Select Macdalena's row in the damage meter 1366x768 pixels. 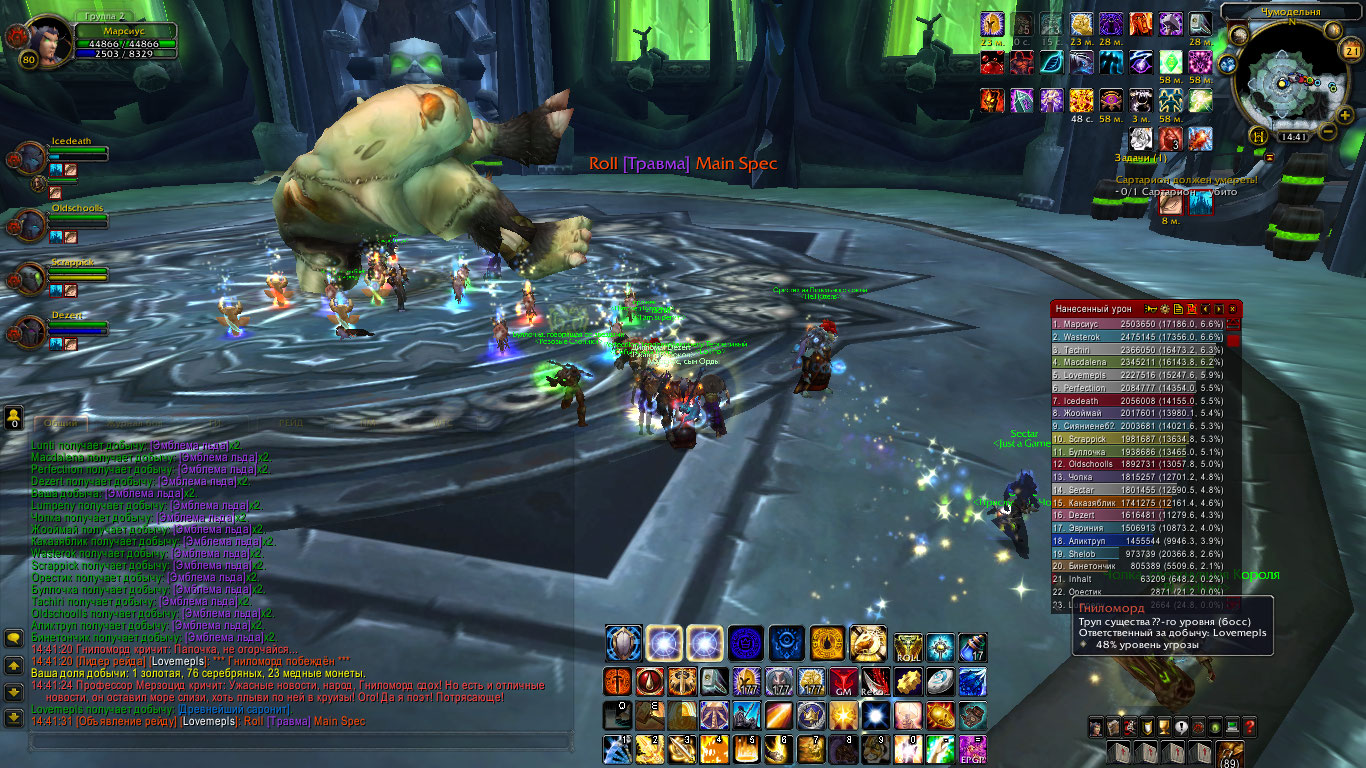tap(1139, 362)
